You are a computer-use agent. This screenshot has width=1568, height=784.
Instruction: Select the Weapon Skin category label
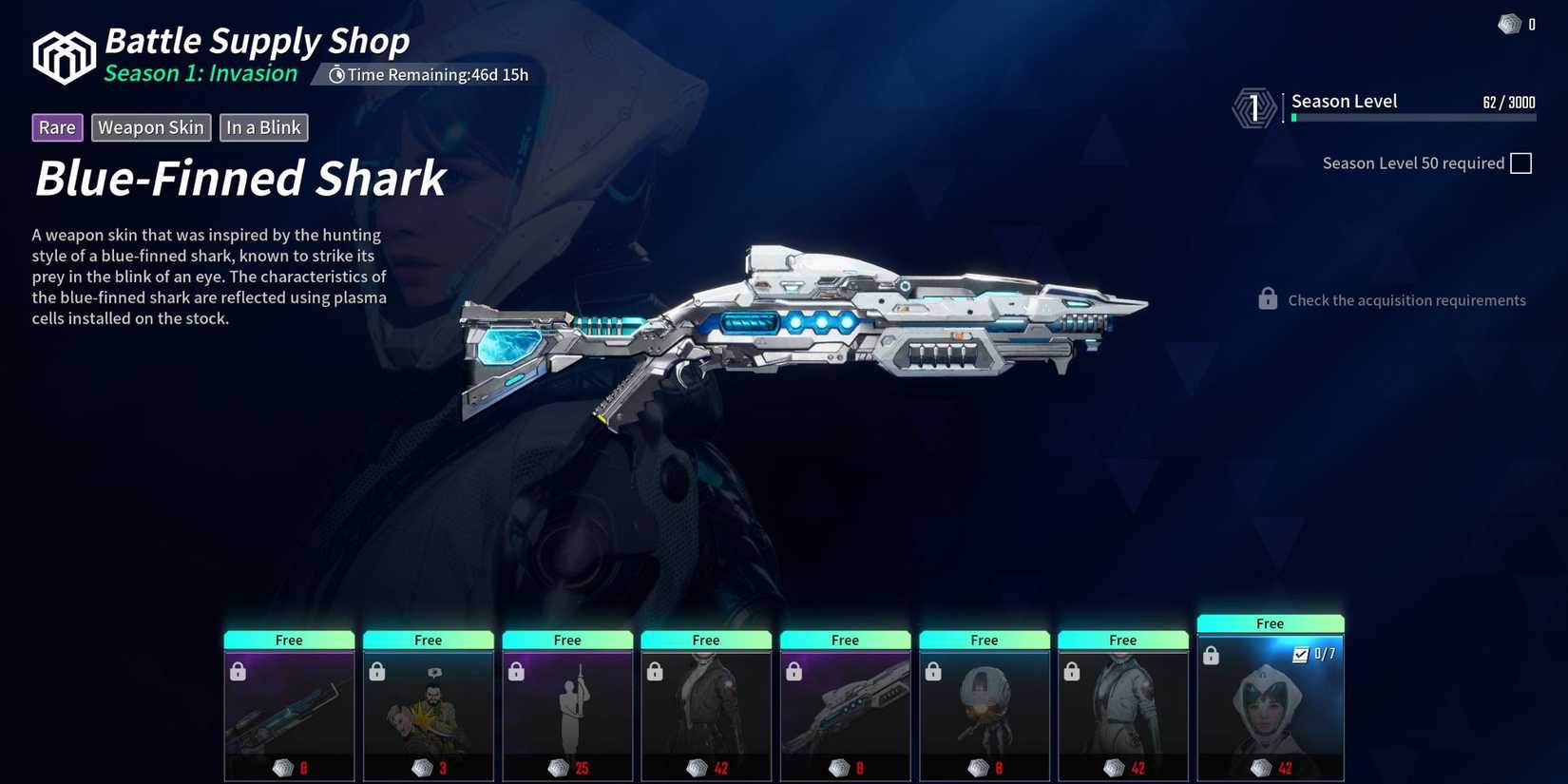coord(150,126)
